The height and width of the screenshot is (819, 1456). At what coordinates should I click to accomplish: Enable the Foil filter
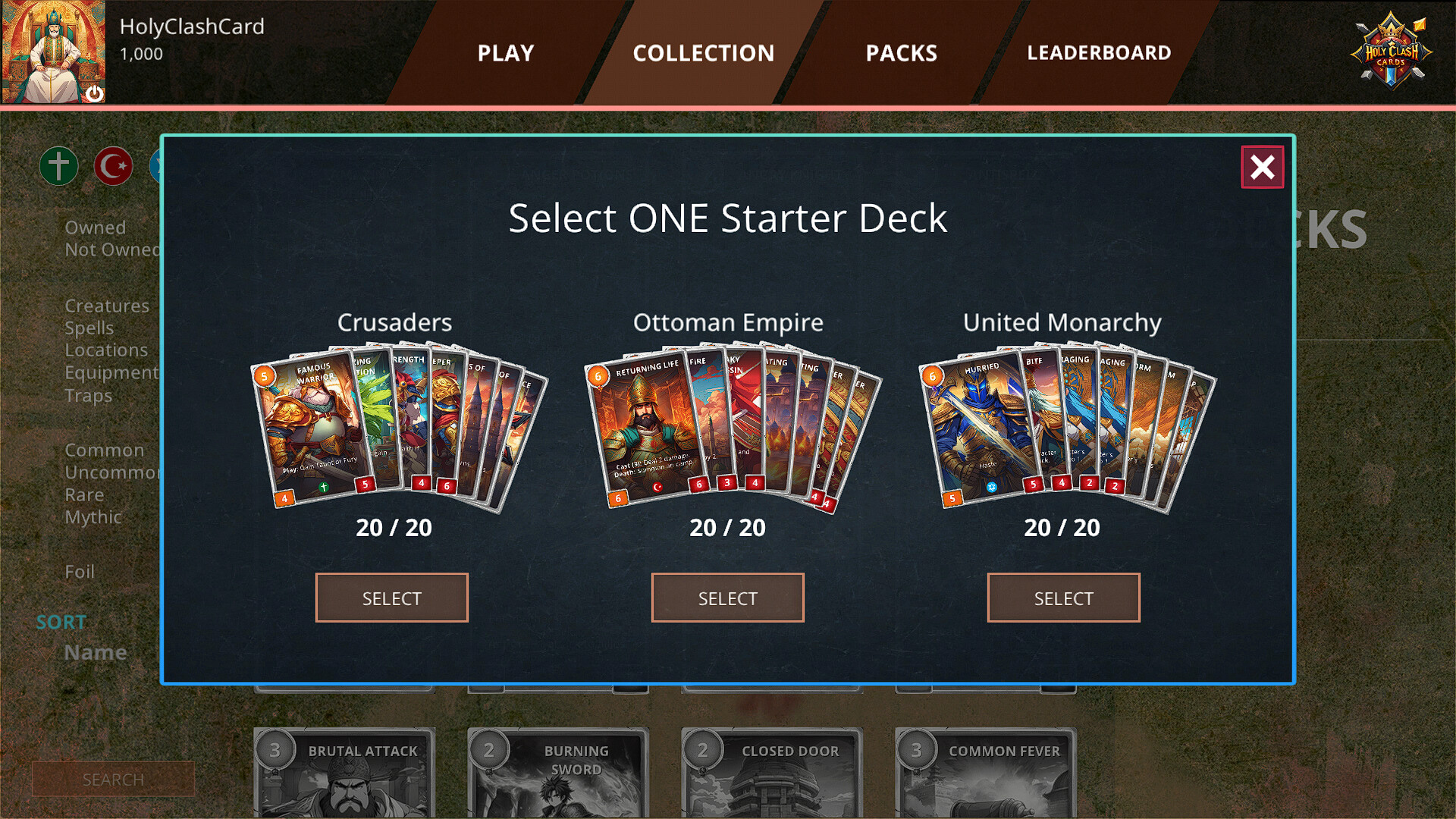tap(80, 572)
